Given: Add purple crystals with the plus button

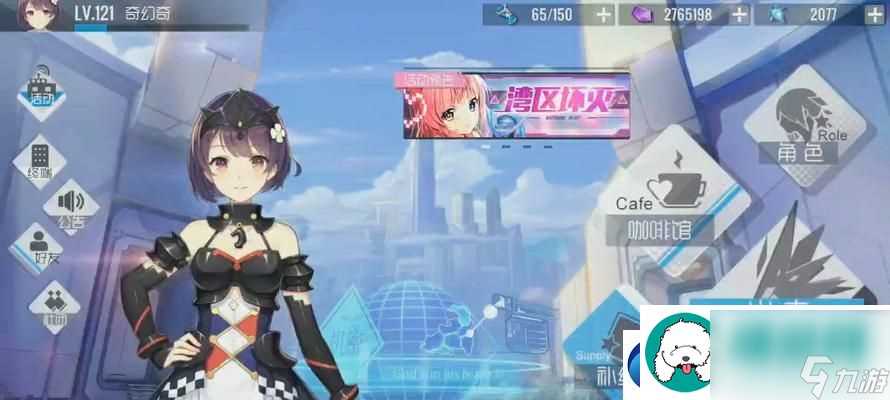Looking at the screenshot, I should click(x=739, y=14).
